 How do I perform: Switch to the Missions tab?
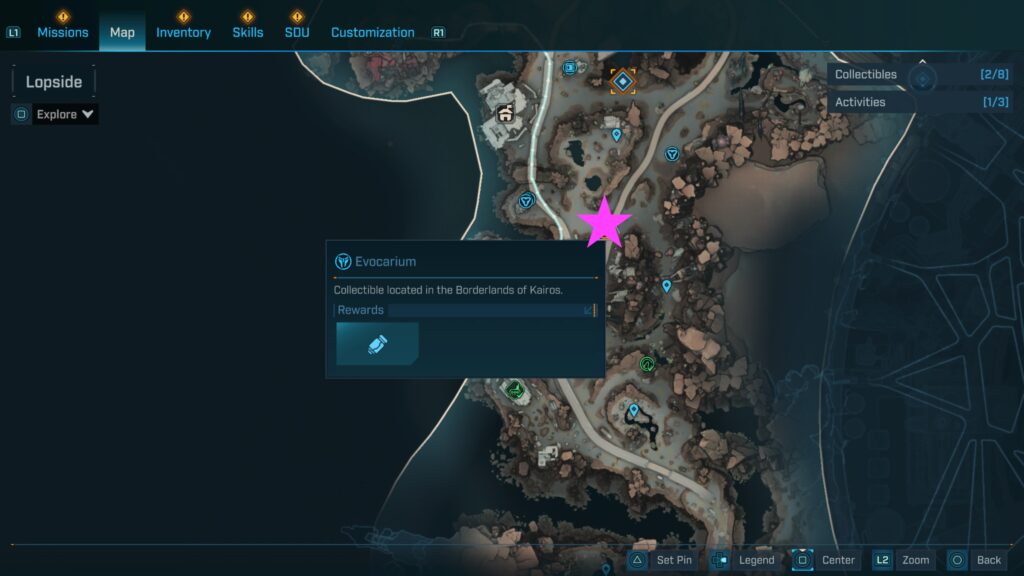(x=62, y=32)
